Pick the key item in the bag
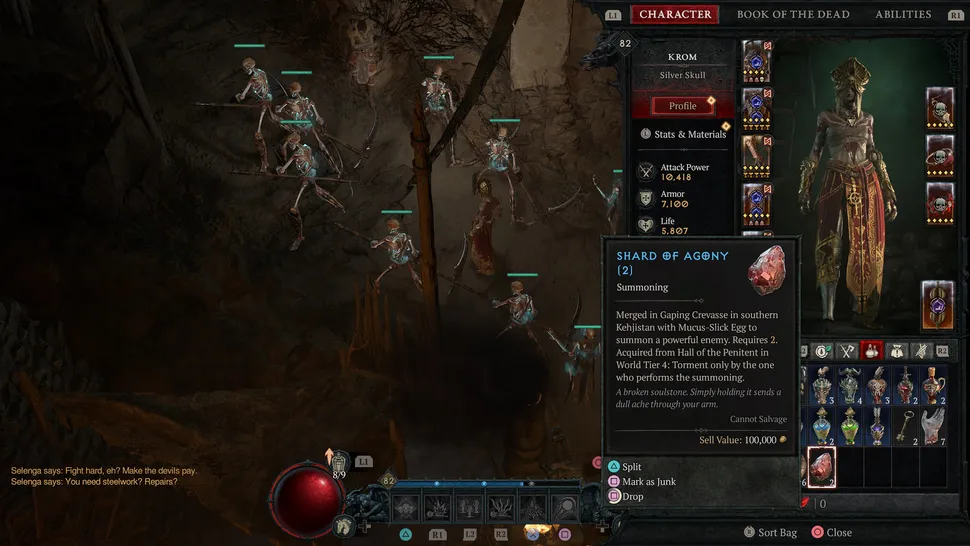The width and height of the screenshot is (970, 546). click(905, 425)
